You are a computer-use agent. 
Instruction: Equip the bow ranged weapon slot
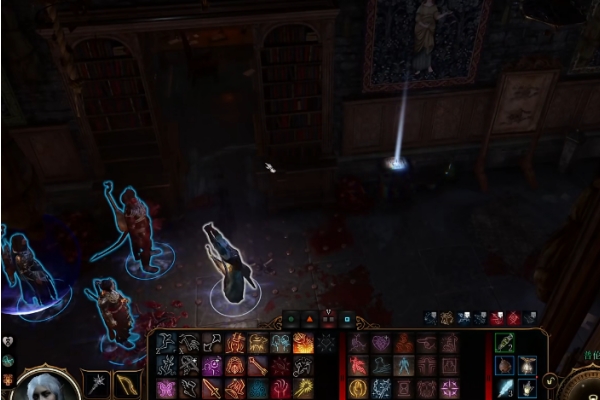pos(127,382)
